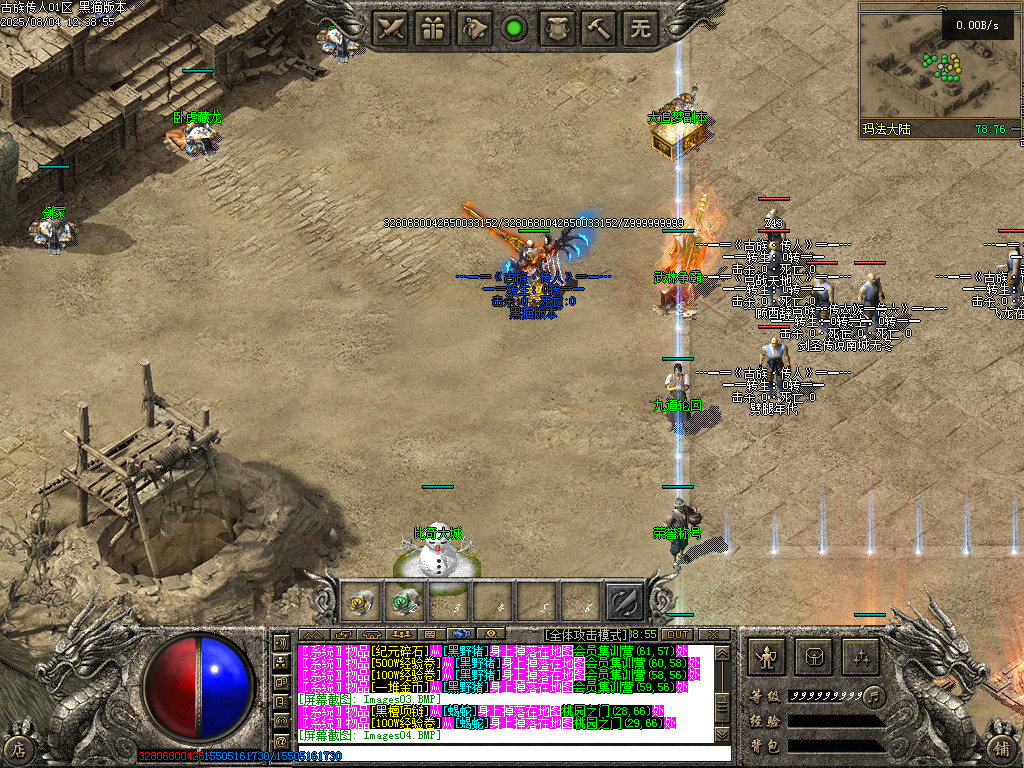
Task: Use the green swirl item in hotbar slot 2
Action: click(x=405, y=602)
